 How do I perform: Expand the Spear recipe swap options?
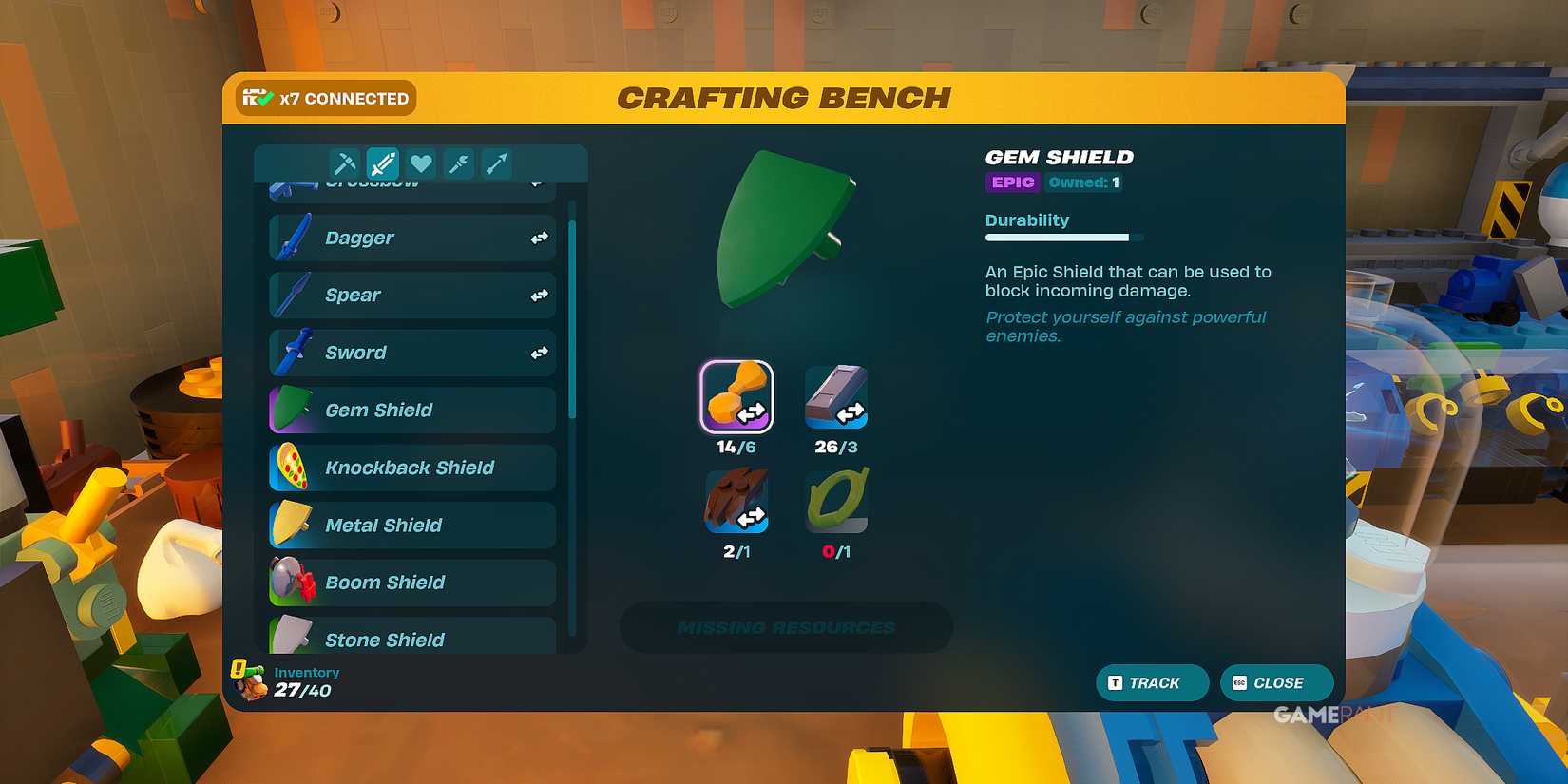tap(539, 295)
